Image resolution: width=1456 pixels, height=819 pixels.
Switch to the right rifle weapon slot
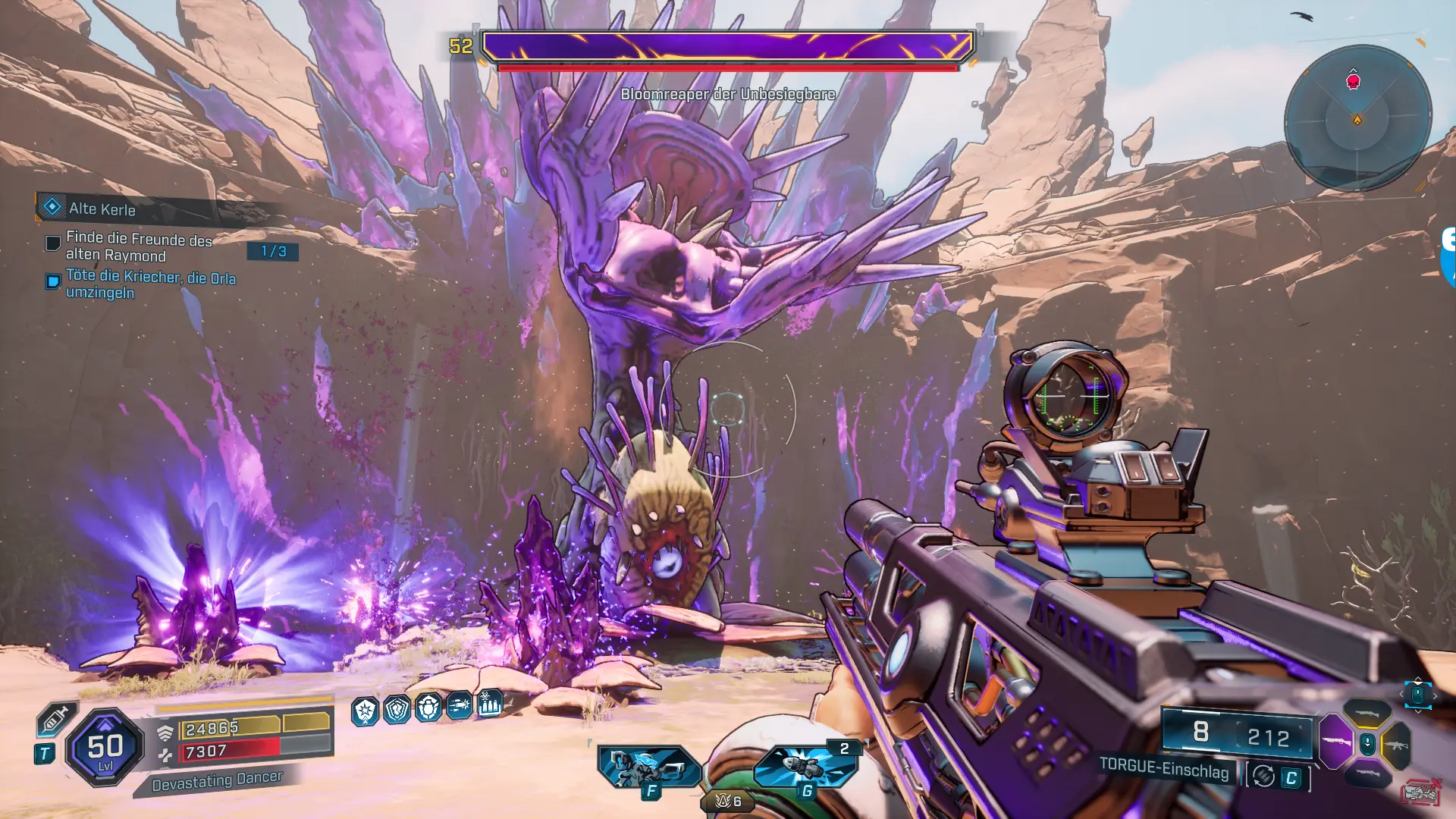pos(1397,745)
